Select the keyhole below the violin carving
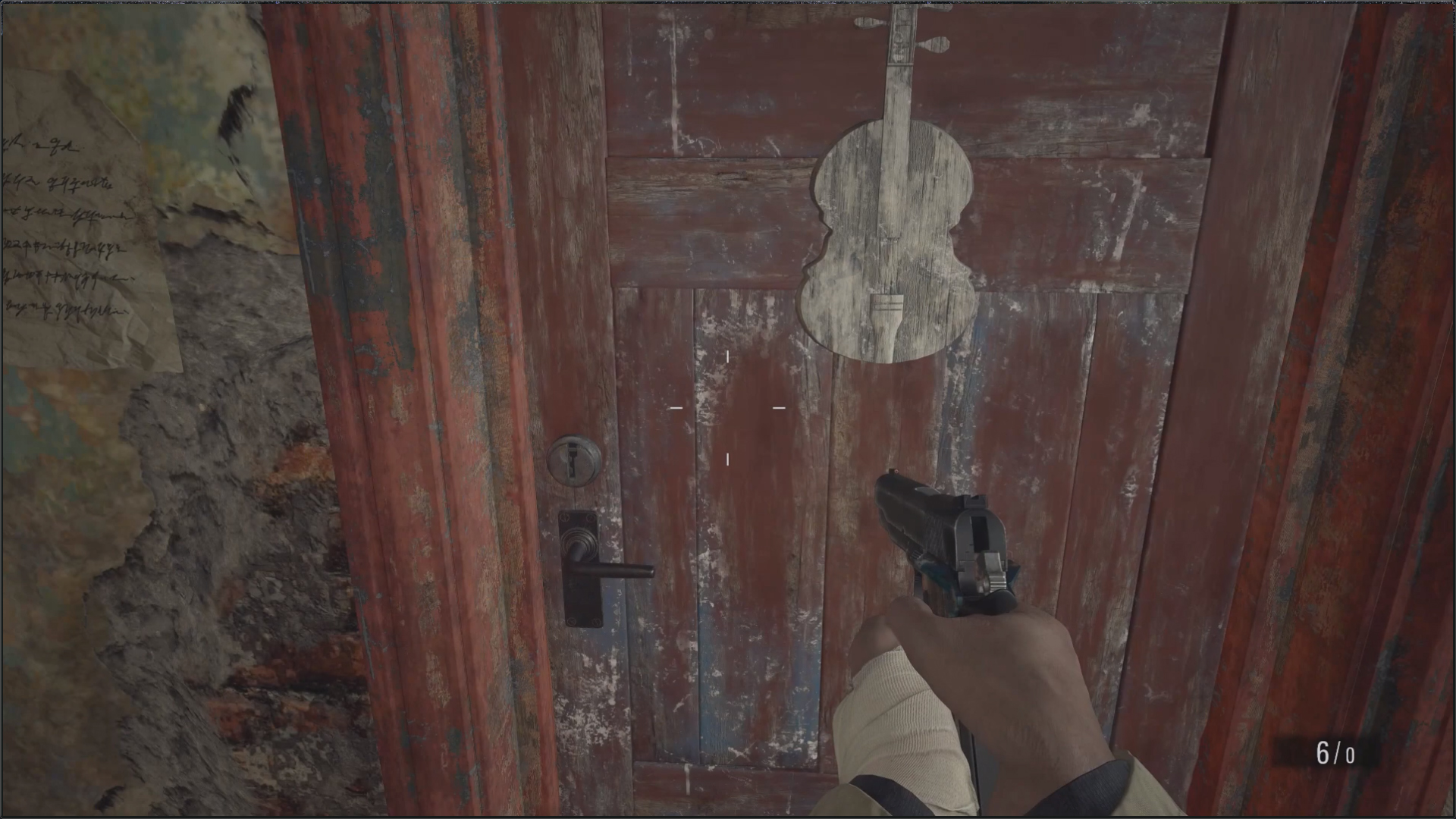 point(574,460)
